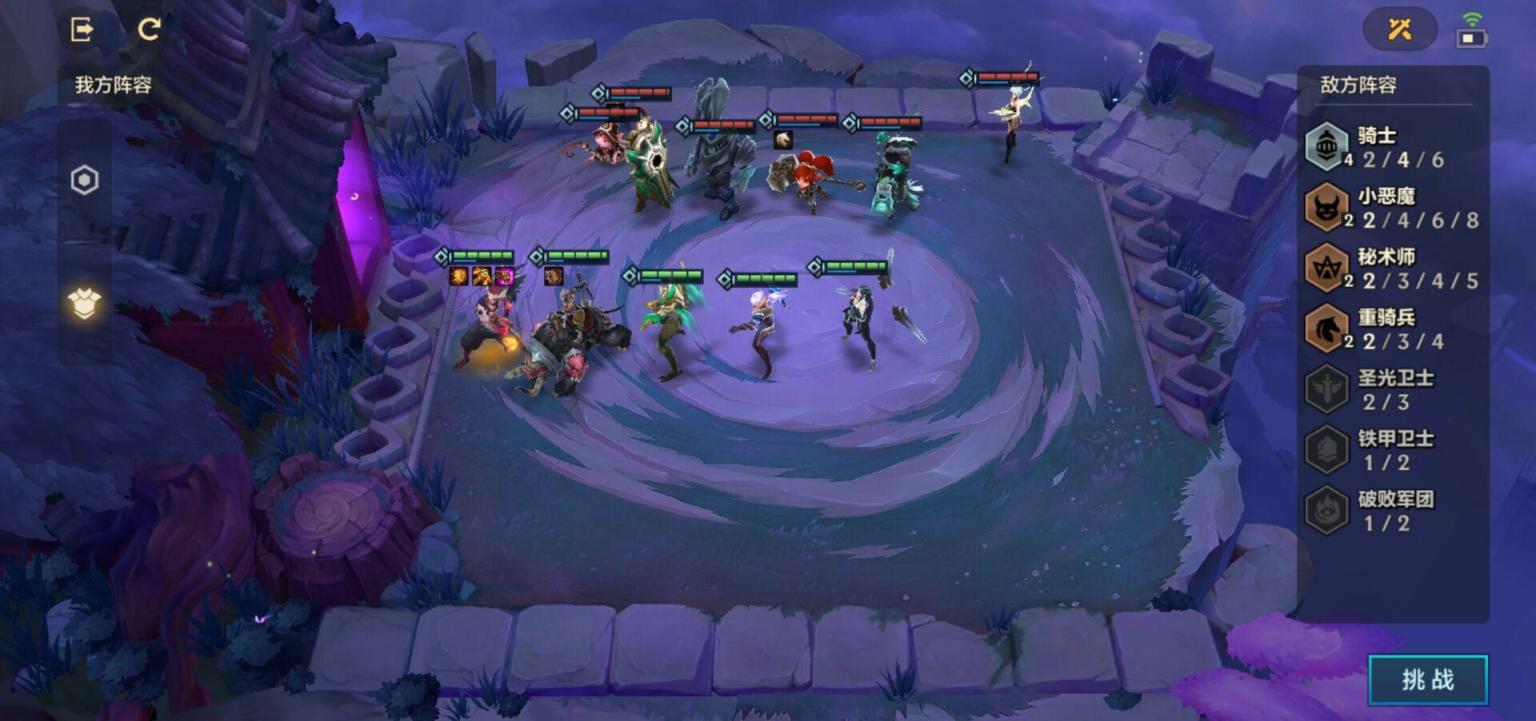
Task: Start the battle with the 挑战 button
Action: [x=1427, y=680]
